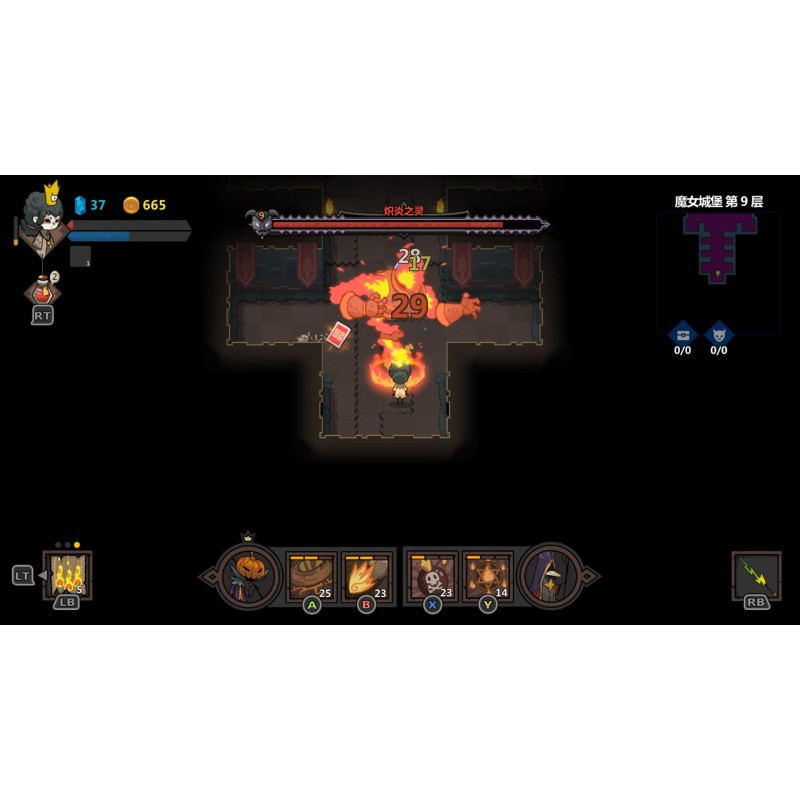Screen dimensions: 800x800
Task: Activate the straw hat skill icon
Action: tap(311, 576)
